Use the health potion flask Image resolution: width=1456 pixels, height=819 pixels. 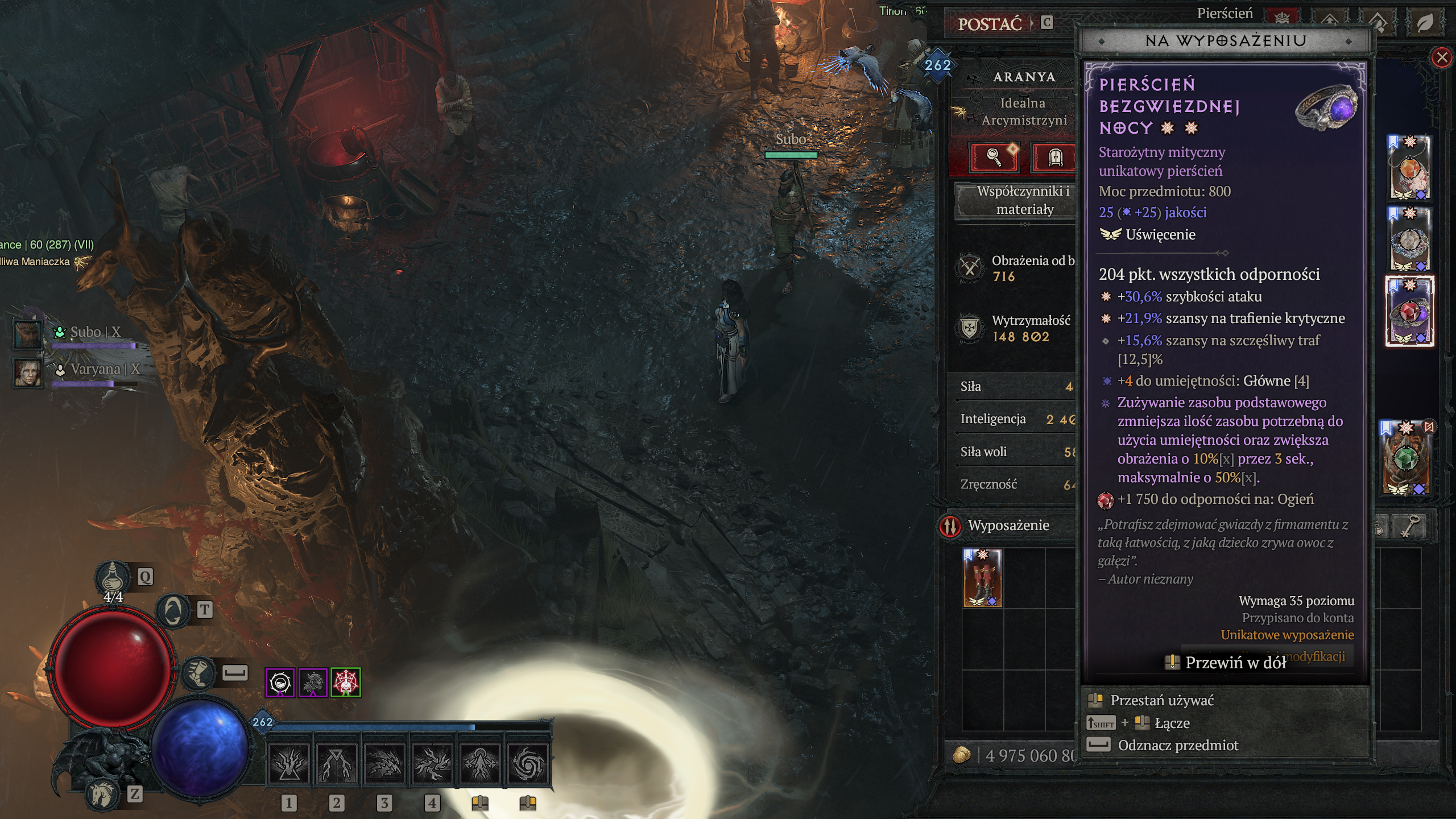click(113, 577)
